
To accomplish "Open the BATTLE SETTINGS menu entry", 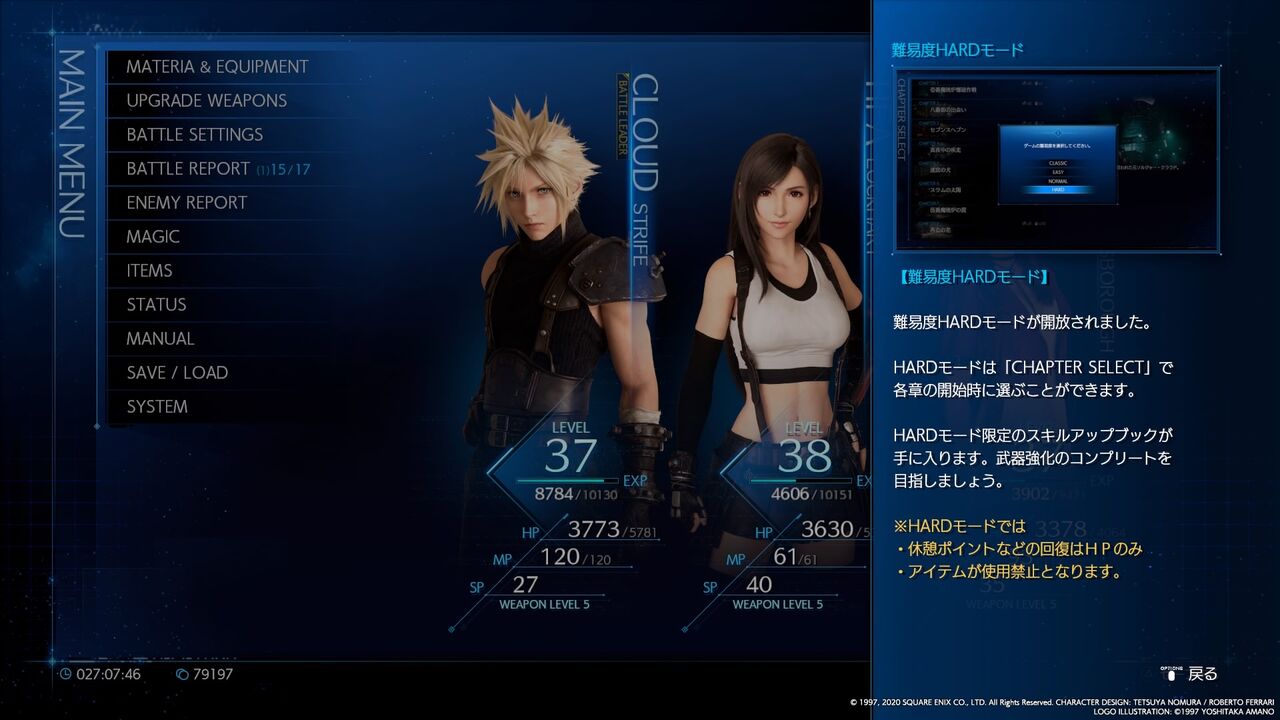I will tap(195, 134).
